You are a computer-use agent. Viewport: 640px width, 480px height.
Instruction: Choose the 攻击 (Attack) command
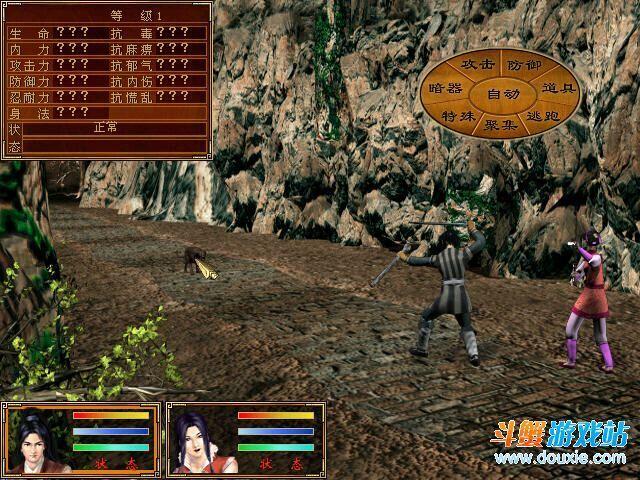pyautogui.click(x=477, y=64)
